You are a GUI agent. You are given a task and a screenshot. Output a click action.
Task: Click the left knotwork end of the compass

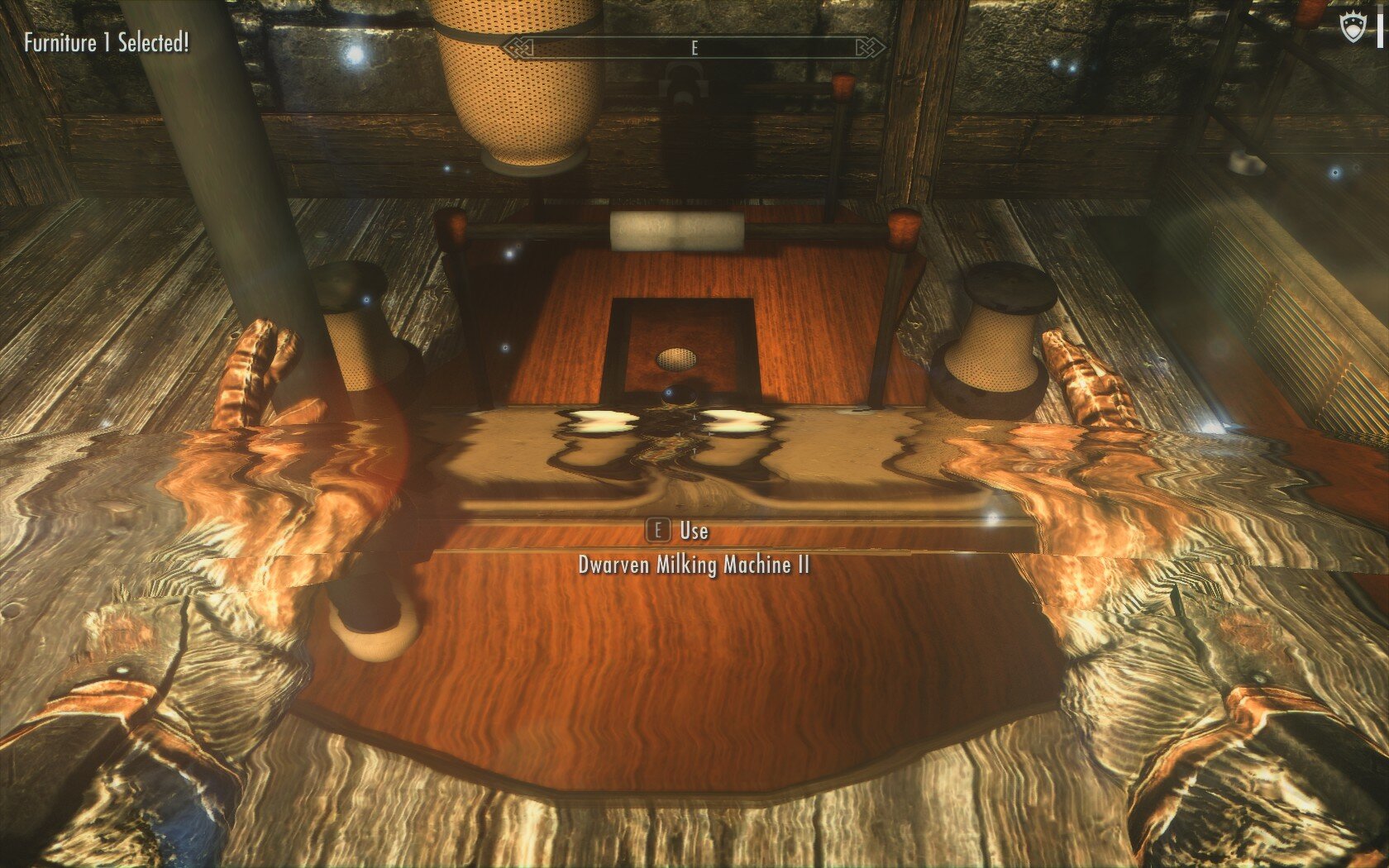(517, 47)
